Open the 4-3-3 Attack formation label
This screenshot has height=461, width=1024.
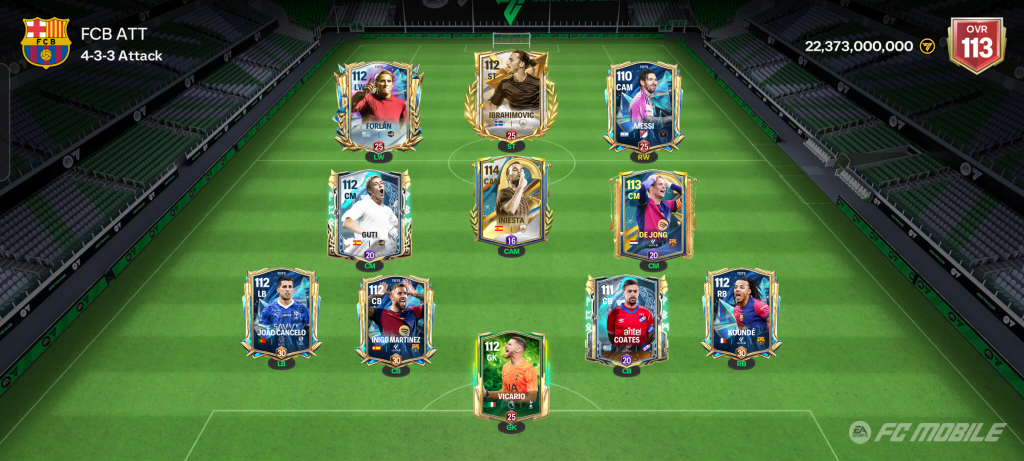point(121,56)
